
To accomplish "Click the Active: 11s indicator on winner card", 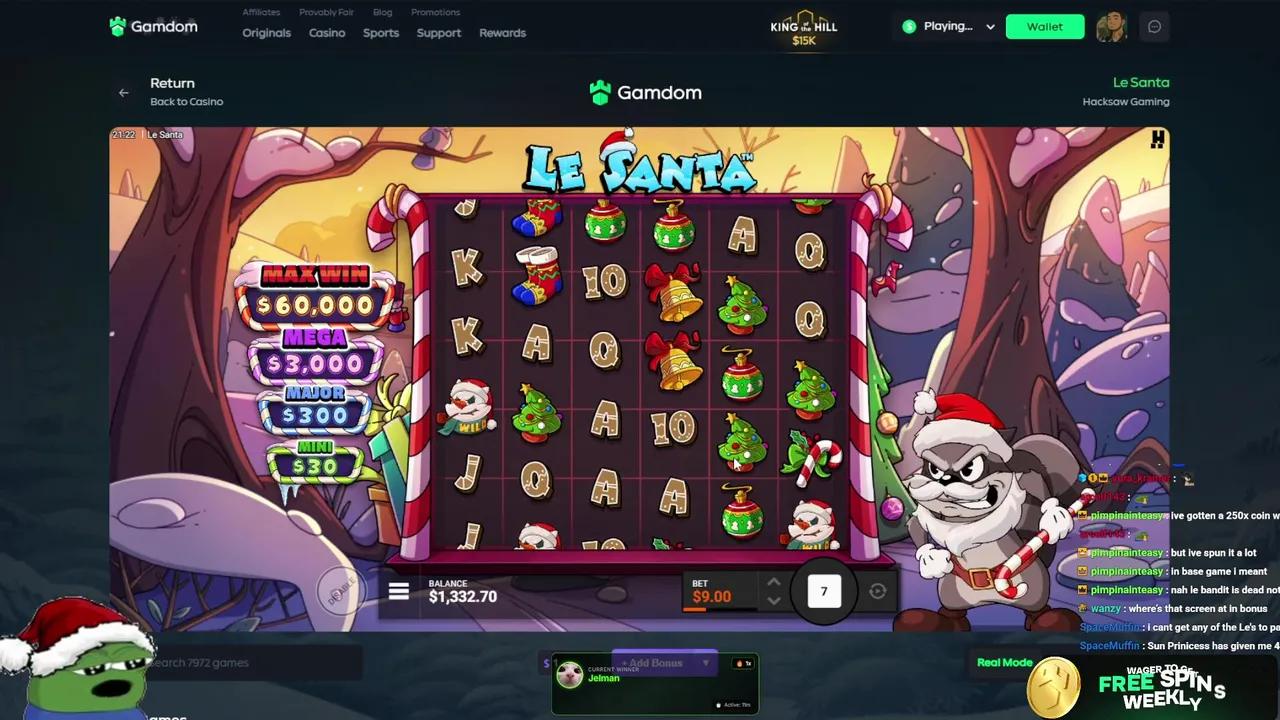I will [731, 704].
